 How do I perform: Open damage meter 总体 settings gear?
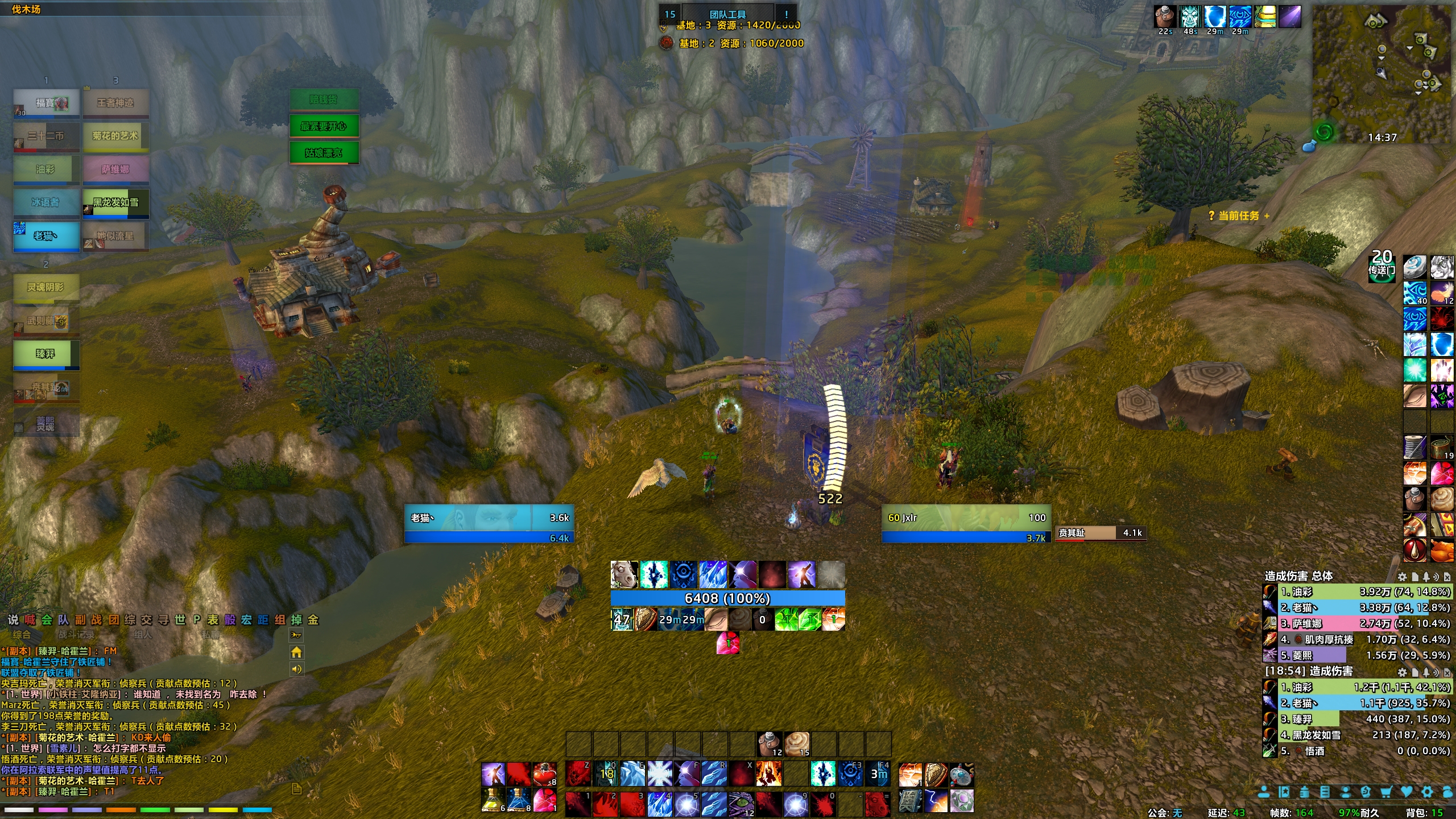[1403, 577]
